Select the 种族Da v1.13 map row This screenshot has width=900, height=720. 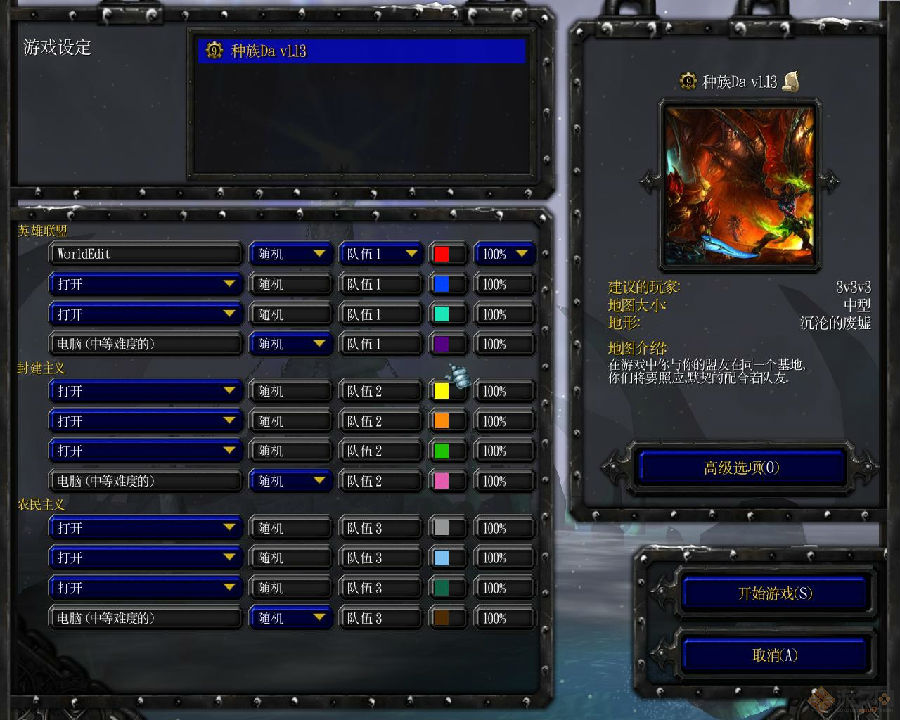361,51
